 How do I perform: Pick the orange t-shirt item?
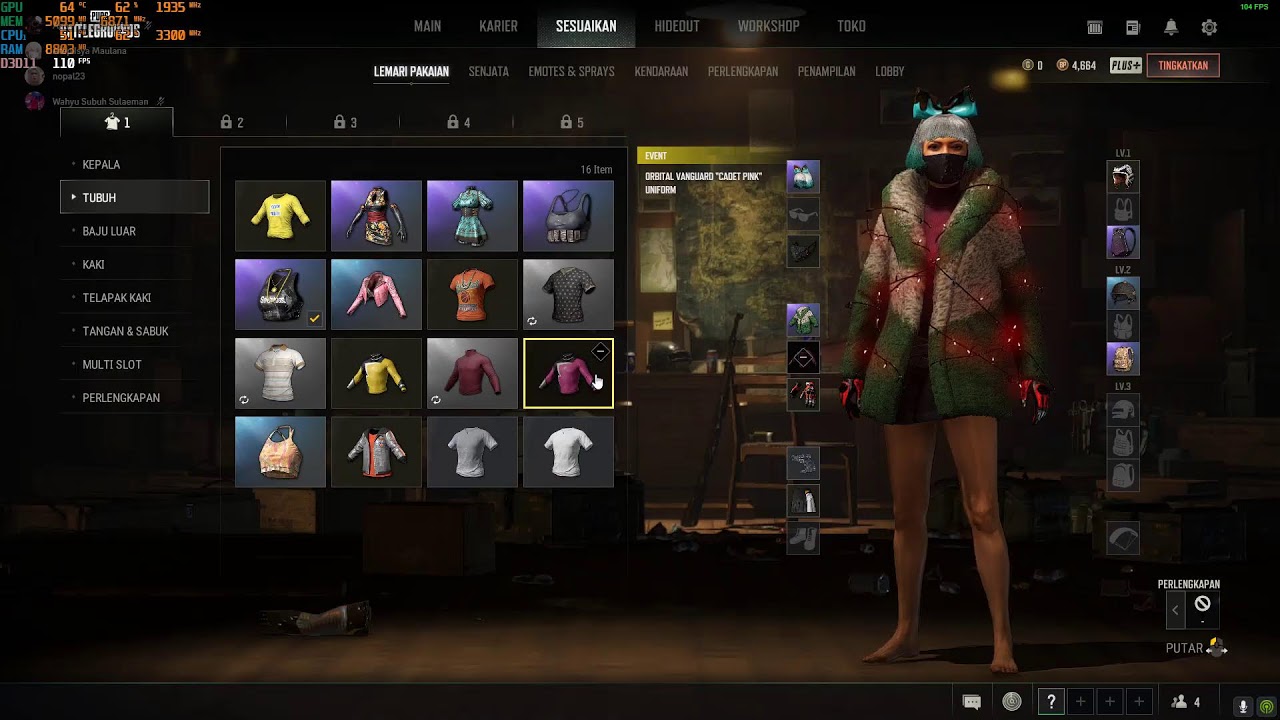pos(472,294)
